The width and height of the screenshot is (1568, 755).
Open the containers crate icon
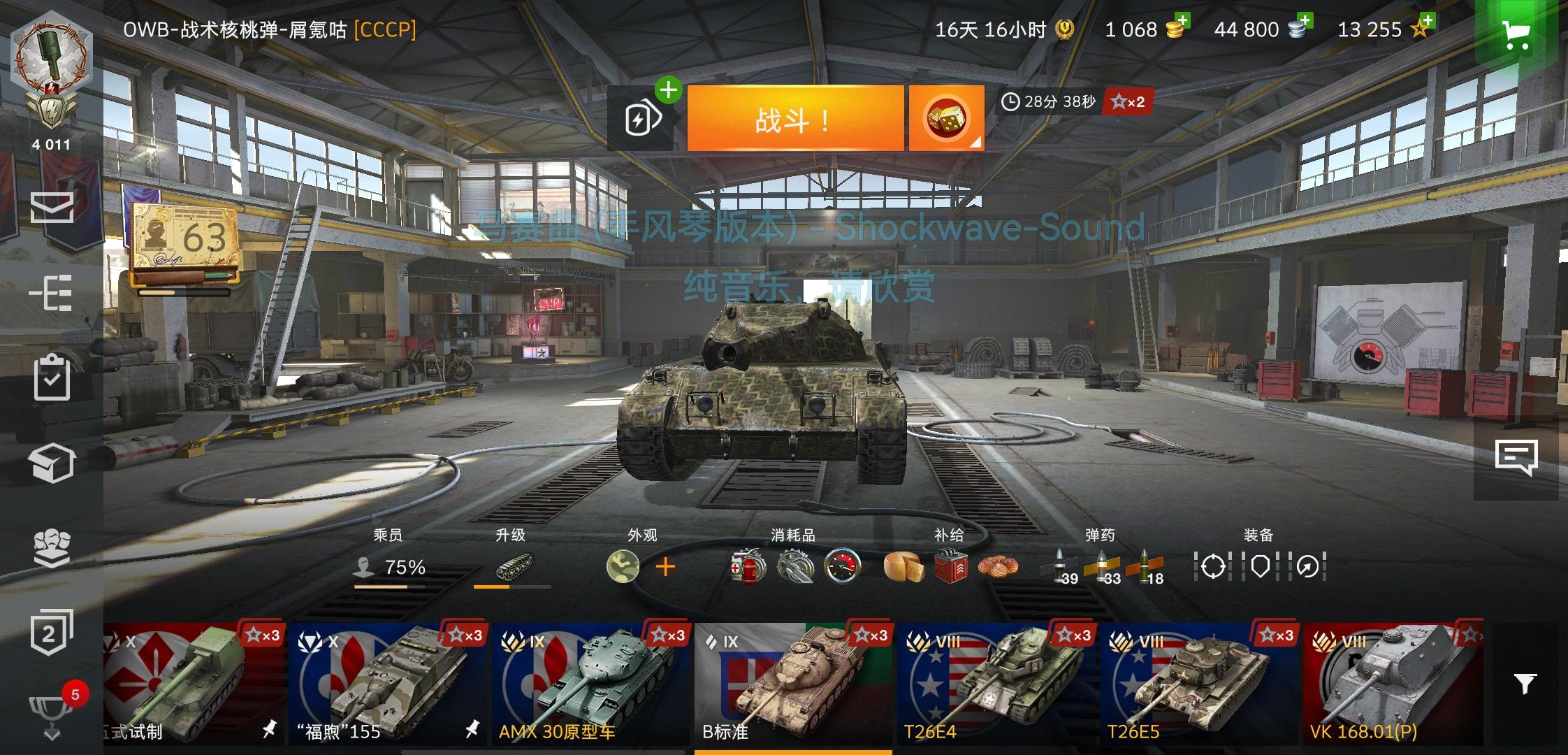(52, 461)
